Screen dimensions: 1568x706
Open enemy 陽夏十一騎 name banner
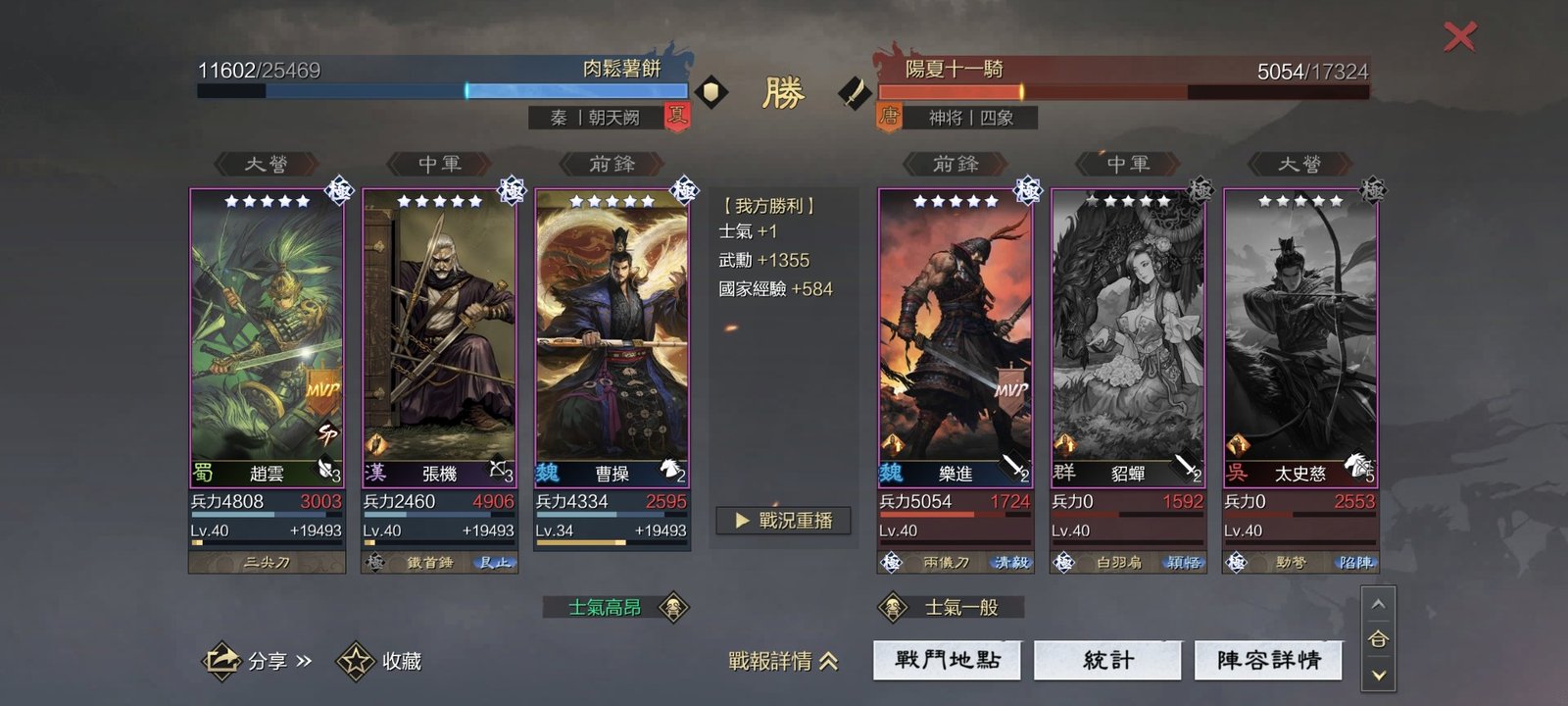coord(954,69)
